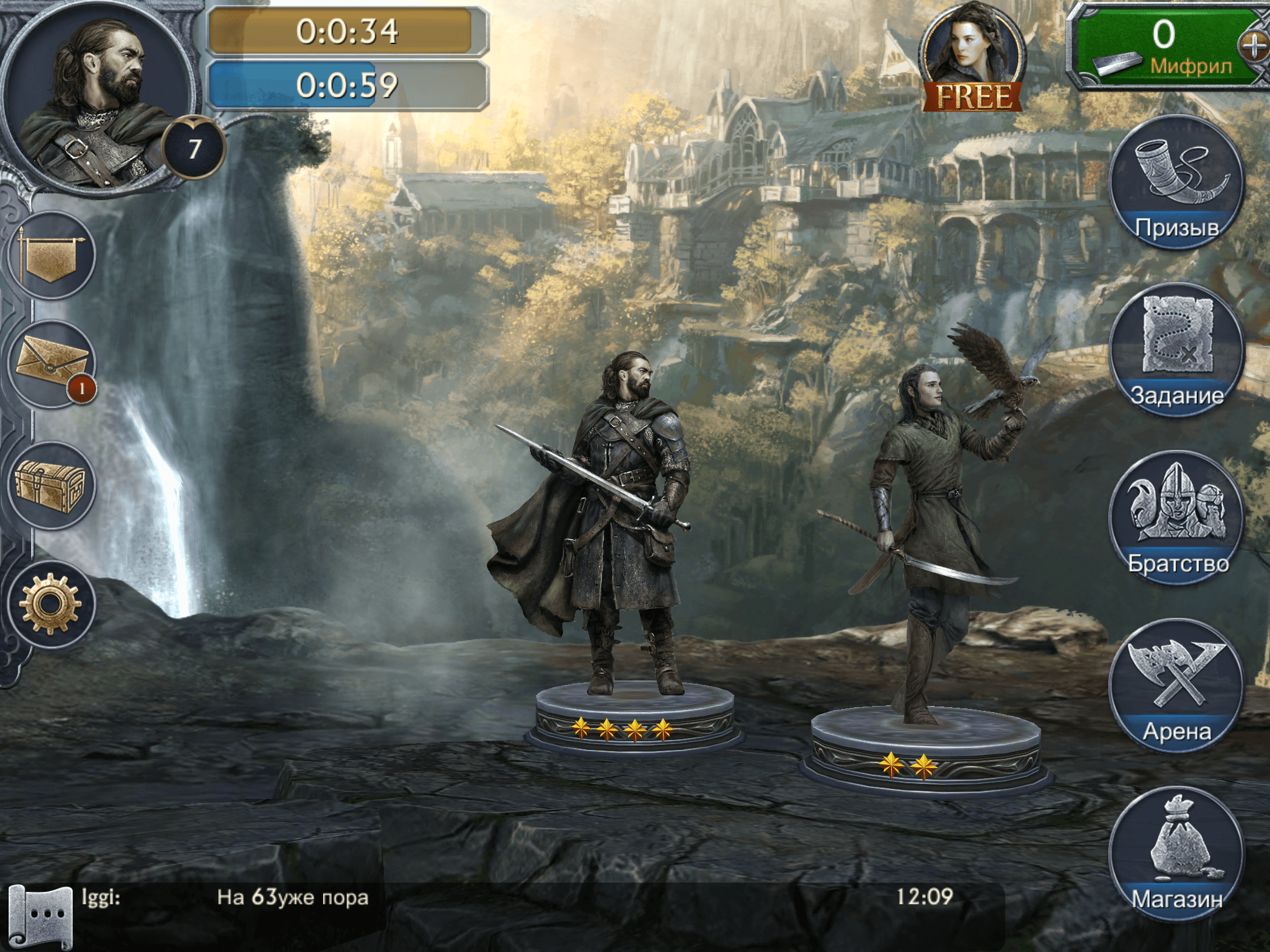
Task: Open the Магазин shop
Action: click(1176, 853)
